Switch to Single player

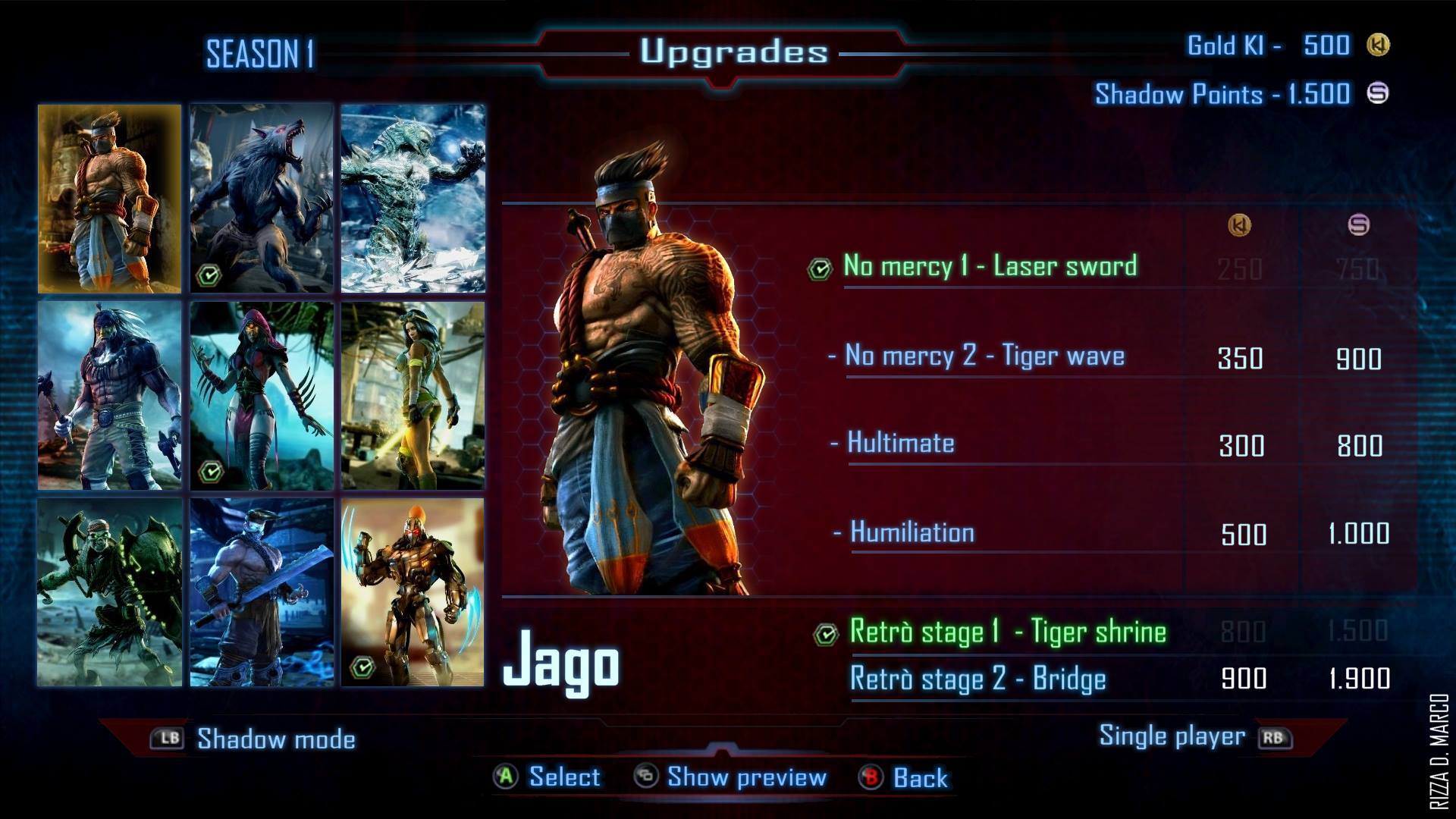(x=1172, y=736)
